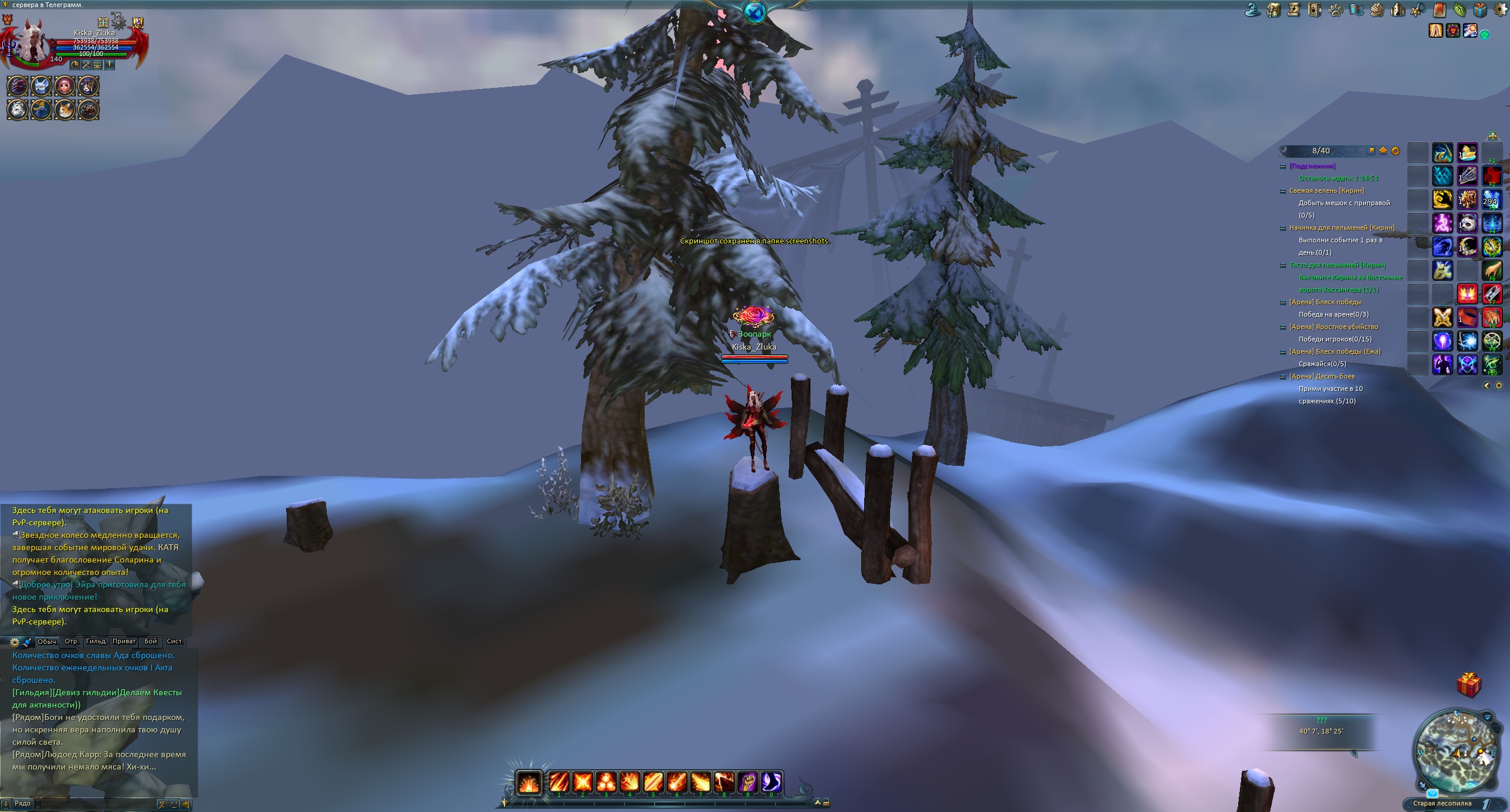
Task: Open the handshake social menu
Action: pos(1376,10)
